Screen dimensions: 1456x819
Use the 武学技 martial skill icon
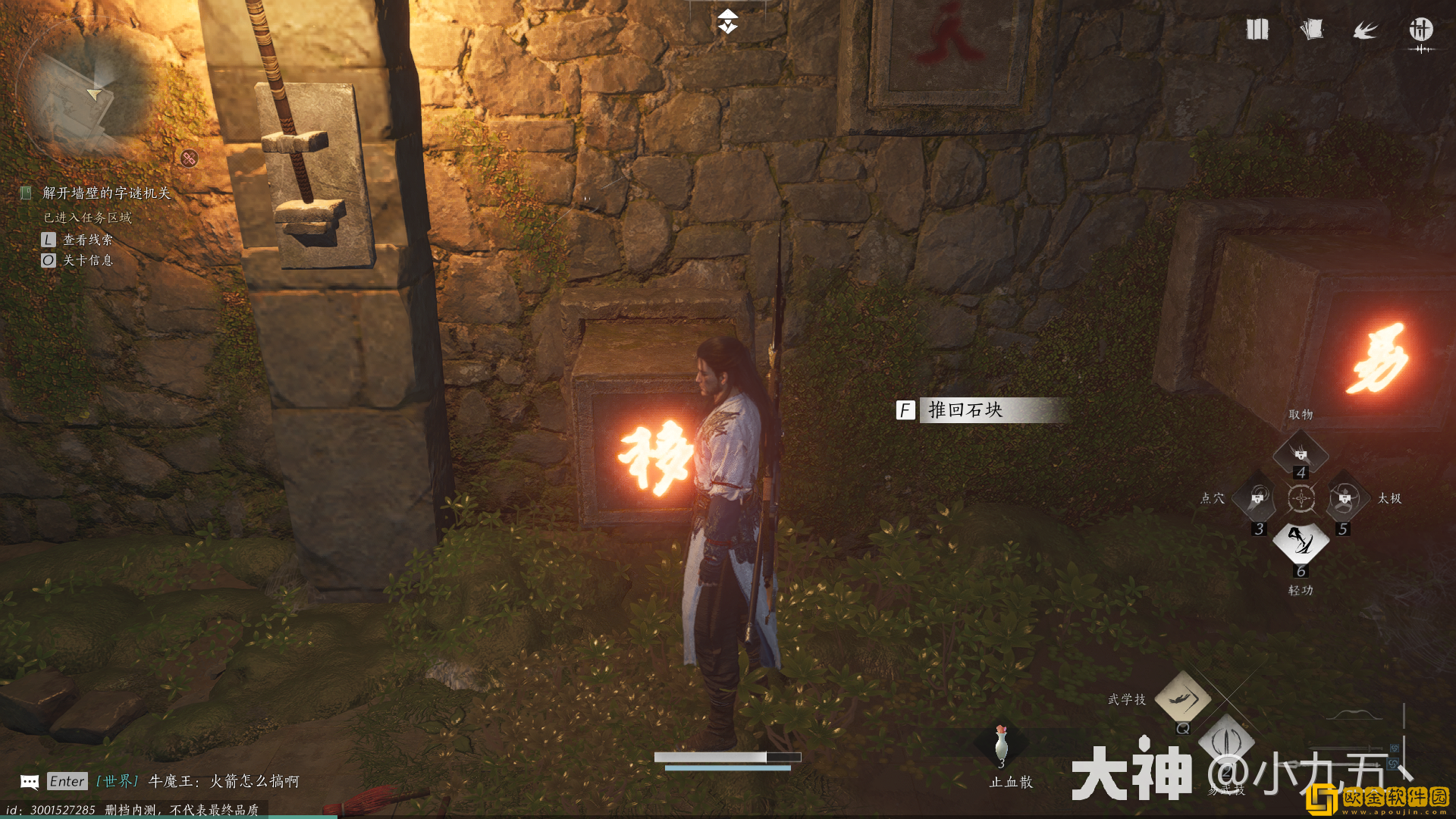[1182, 697]
